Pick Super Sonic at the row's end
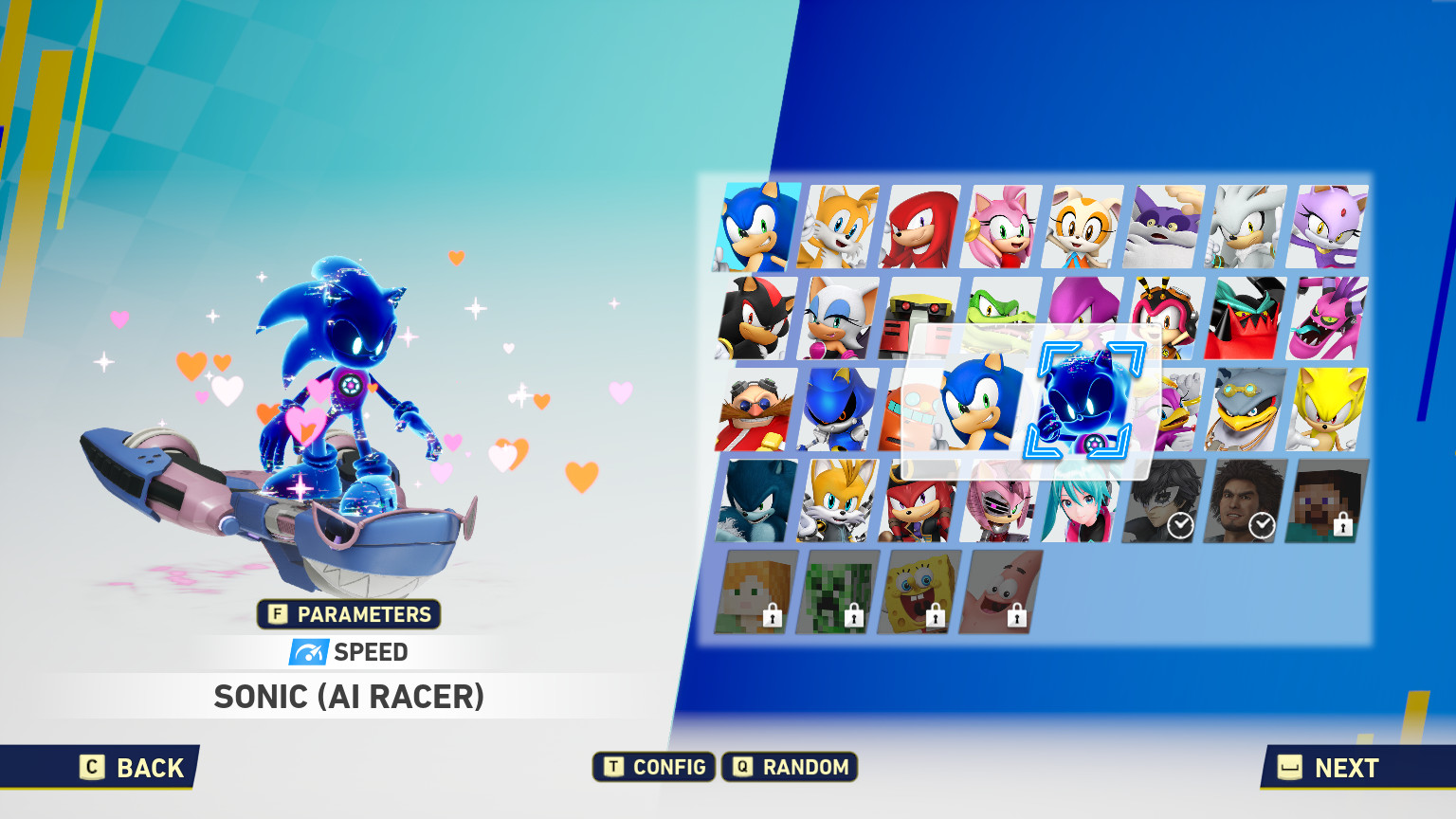 pos(1327,408)
